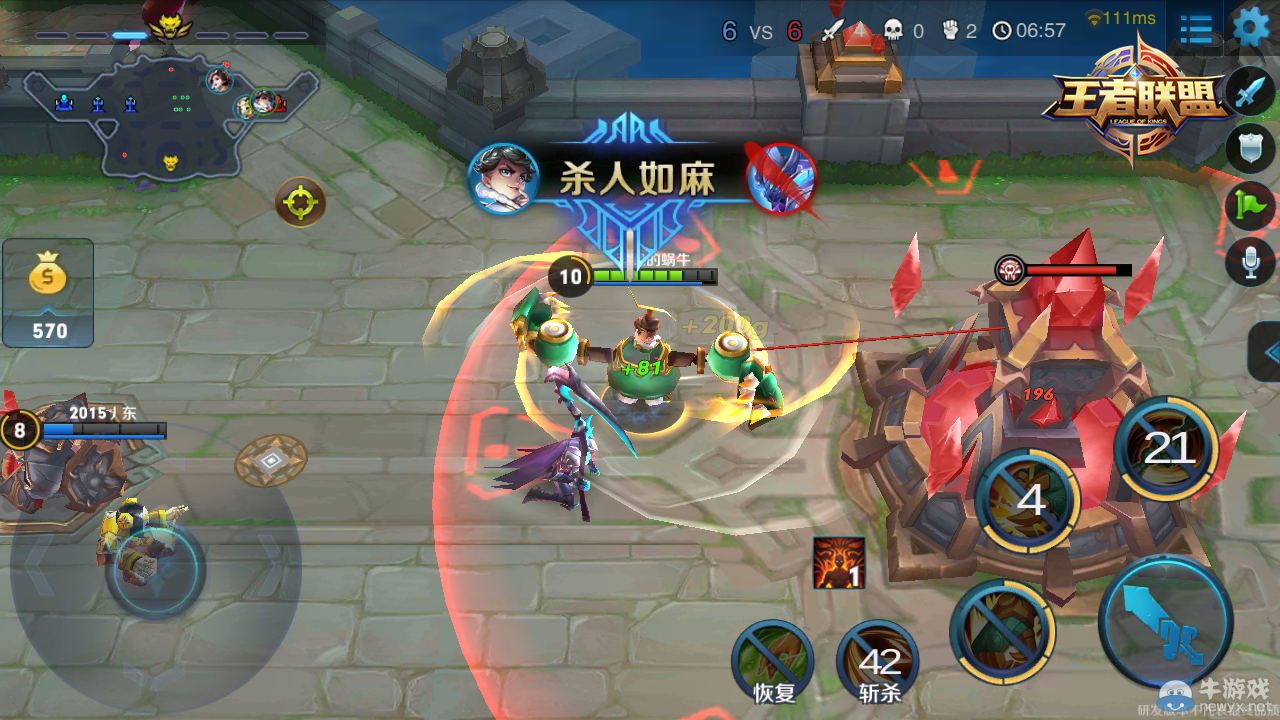Tap the sword attack signal icon
Image resolution: width=1280 pixels, height=720 pixels.
[1248, 91]
